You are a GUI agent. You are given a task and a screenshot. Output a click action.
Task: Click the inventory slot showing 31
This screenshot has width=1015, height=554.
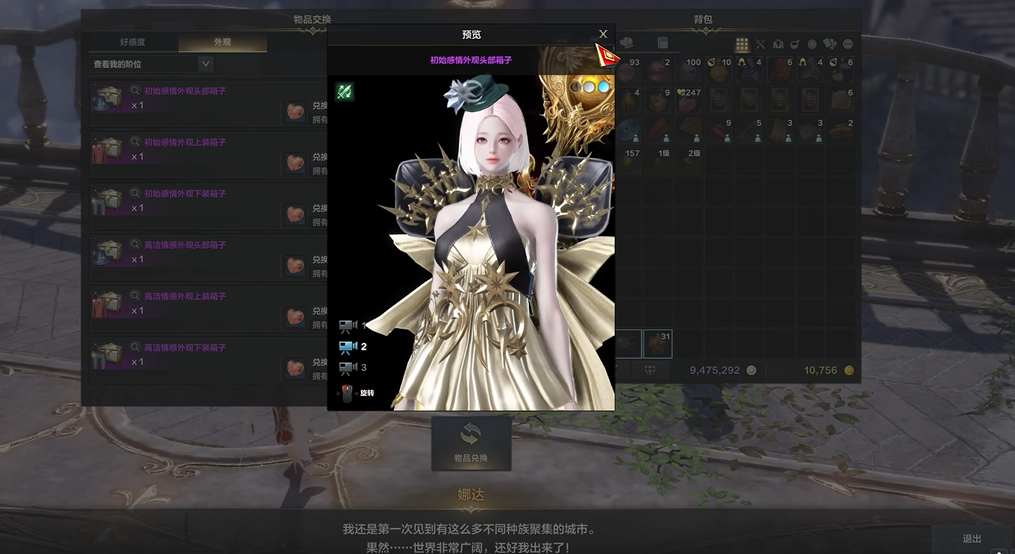coord(658,343)
